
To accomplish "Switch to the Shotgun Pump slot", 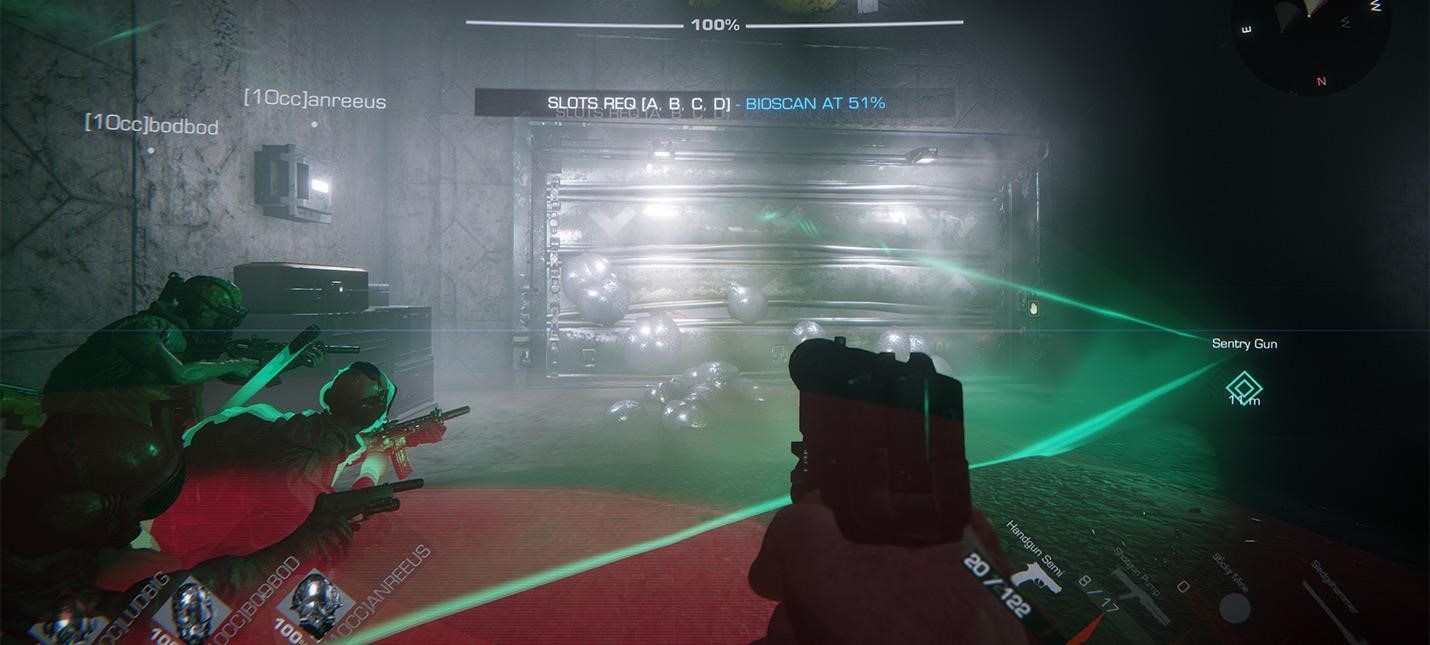I will pyautogui.click(x=1142, y=594).
